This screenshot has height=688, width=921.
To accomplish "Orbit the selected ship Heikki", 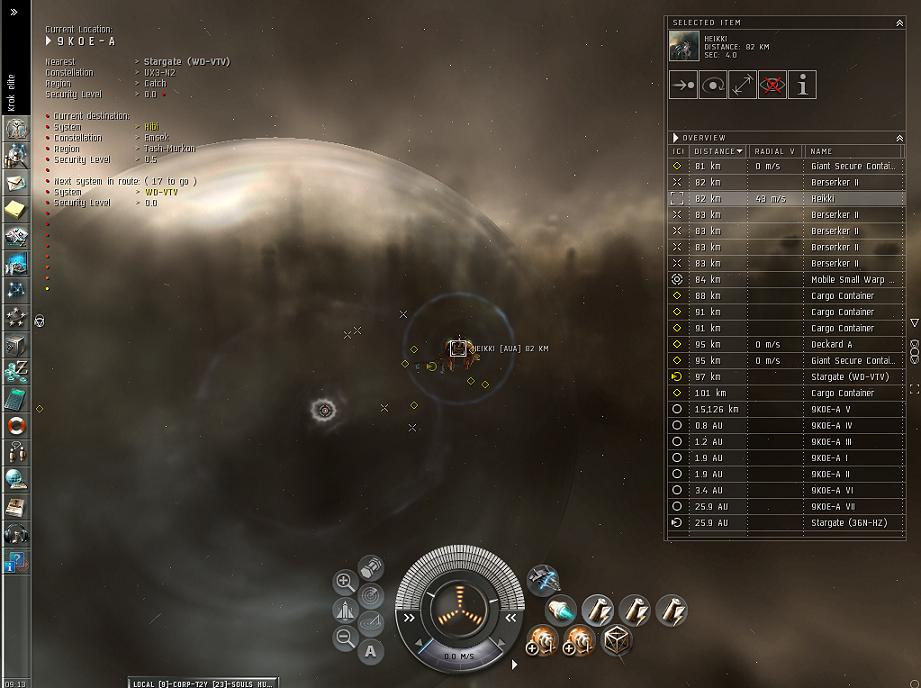I will tap(713, 85).
